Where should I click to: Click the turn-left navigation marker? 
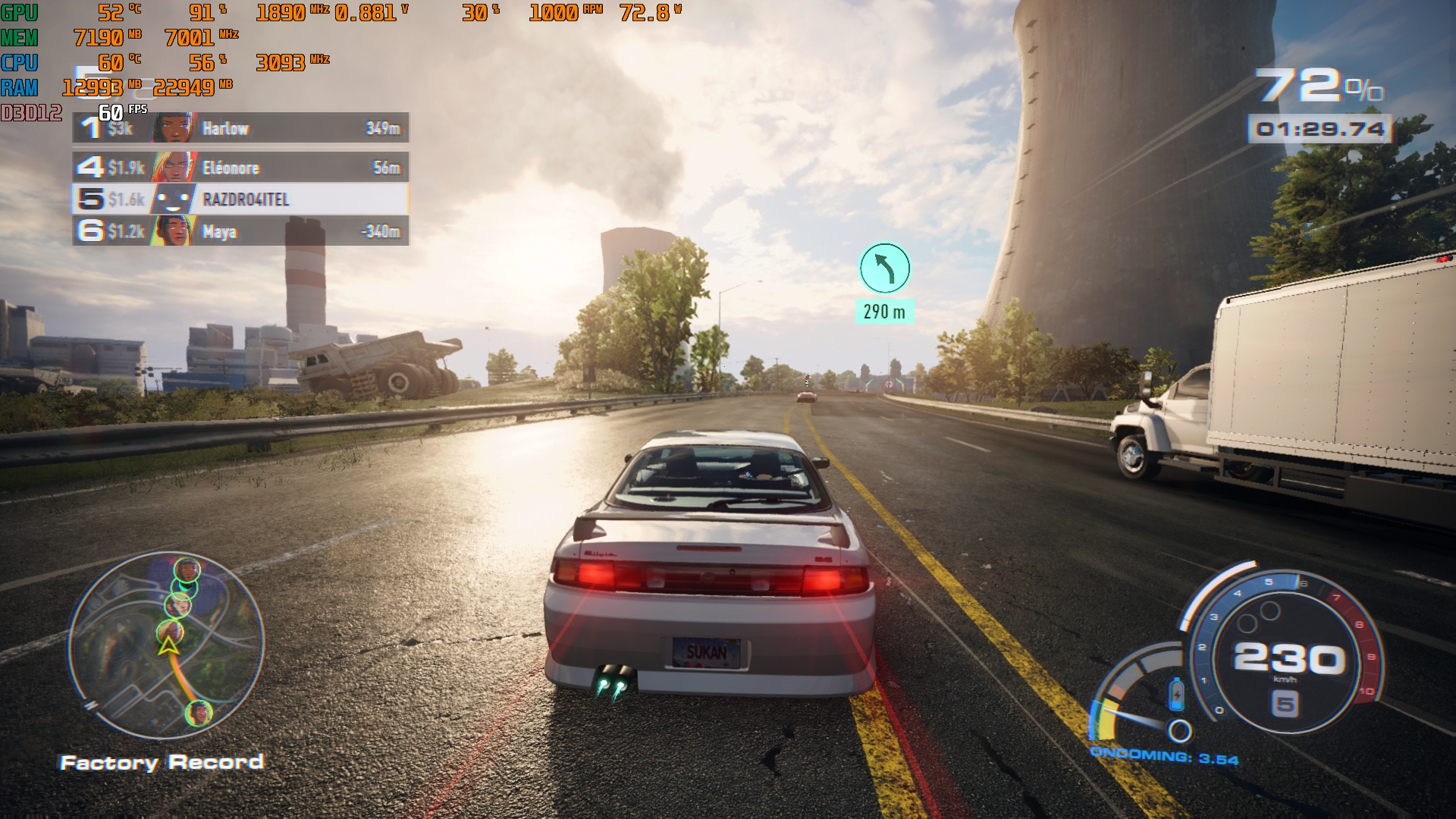[x=884, y=268]
